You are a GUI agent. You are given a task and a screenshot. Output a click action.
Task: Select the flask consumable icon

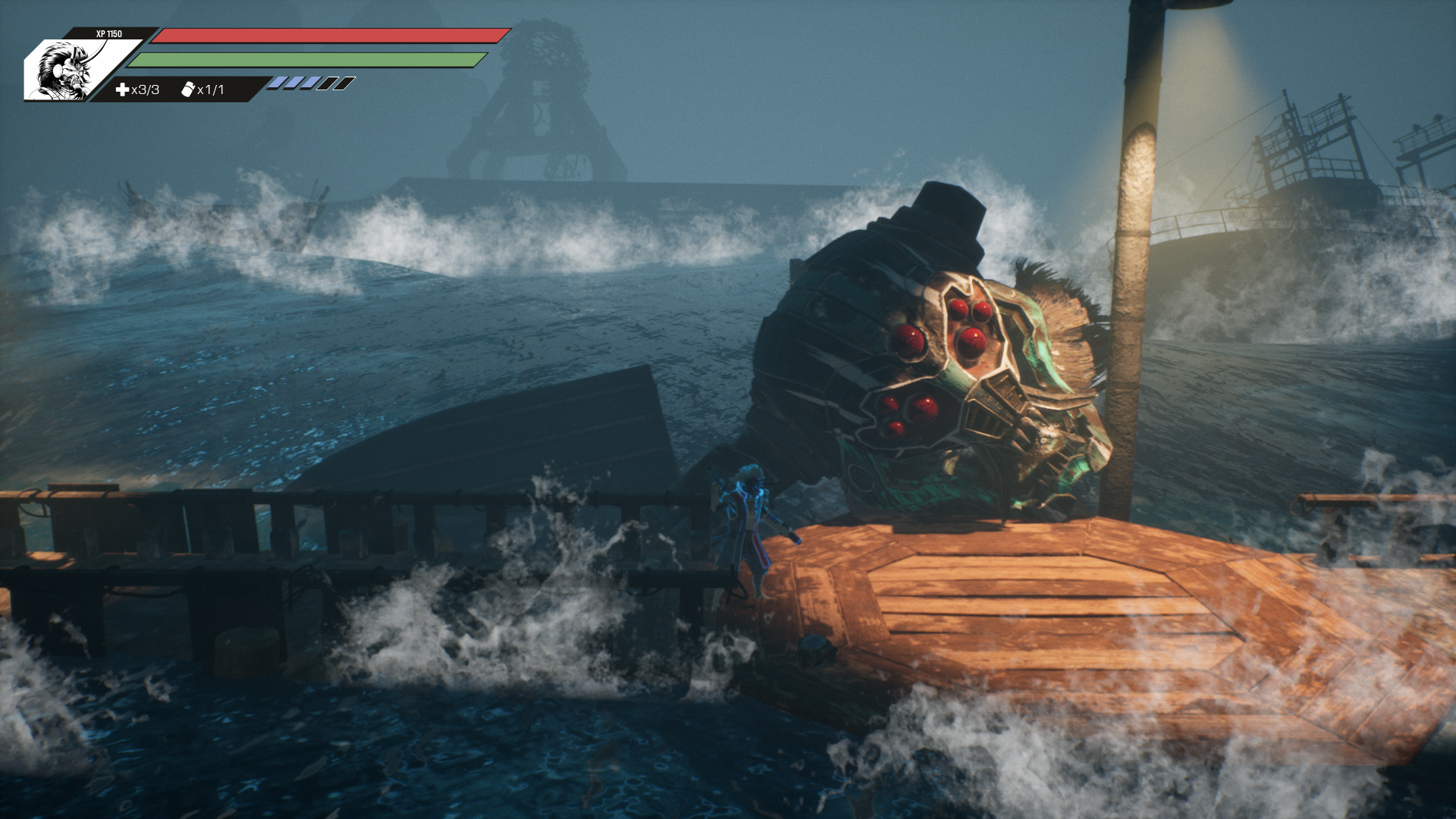pos(187,89)
